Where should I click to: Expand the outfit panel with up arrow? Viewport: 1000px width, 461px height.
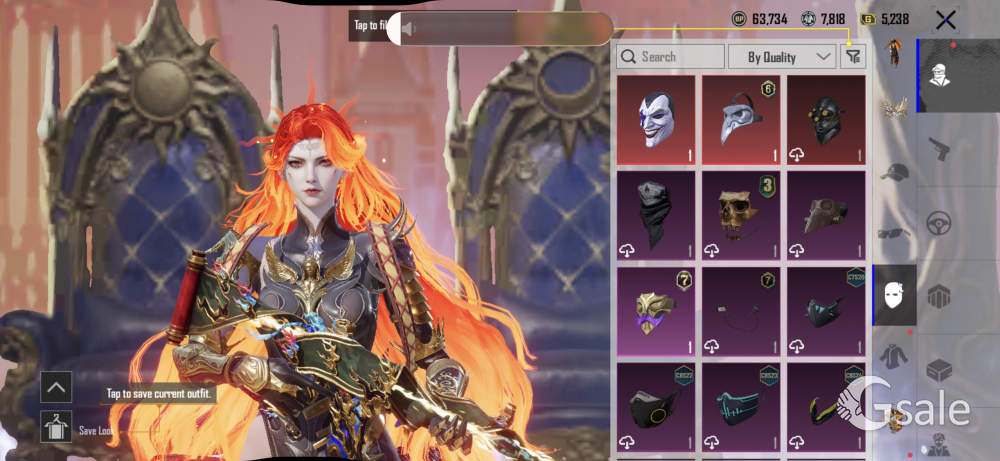[x=56, y=387]
